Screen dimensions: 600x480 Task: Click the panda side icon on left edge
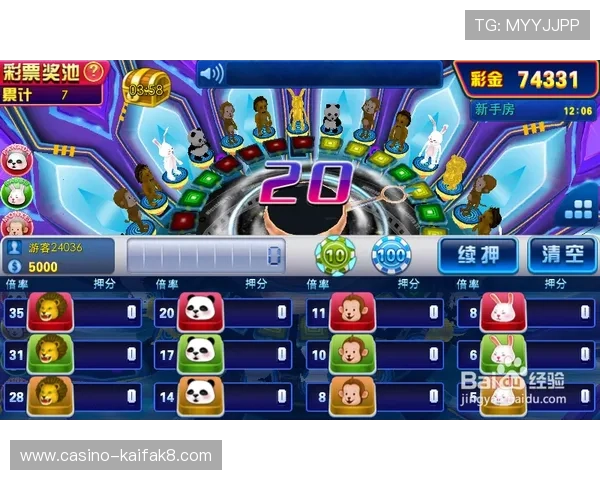pos(15,160)
